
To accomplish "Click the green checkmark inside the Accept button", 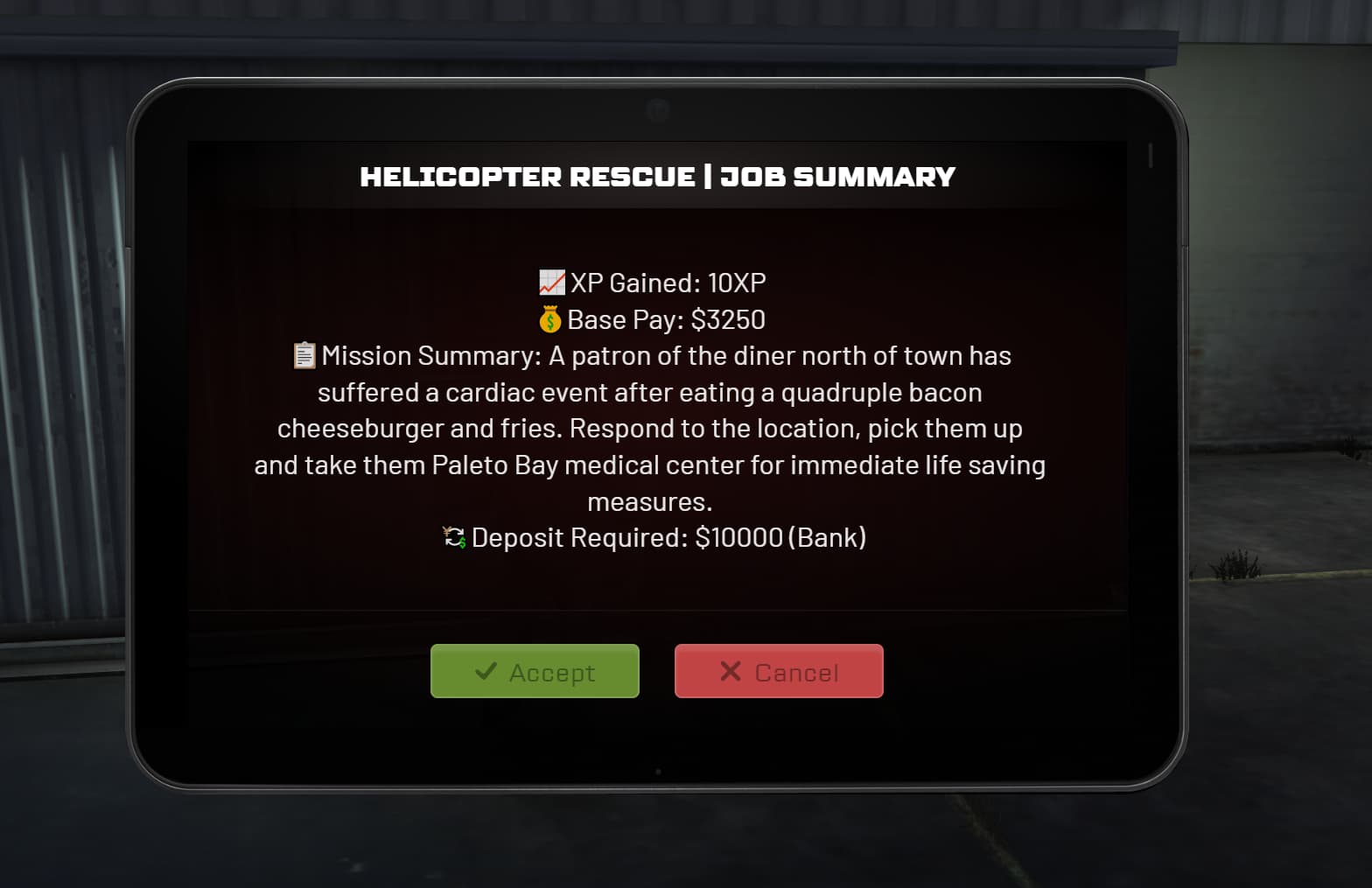I will click(487, 671).
